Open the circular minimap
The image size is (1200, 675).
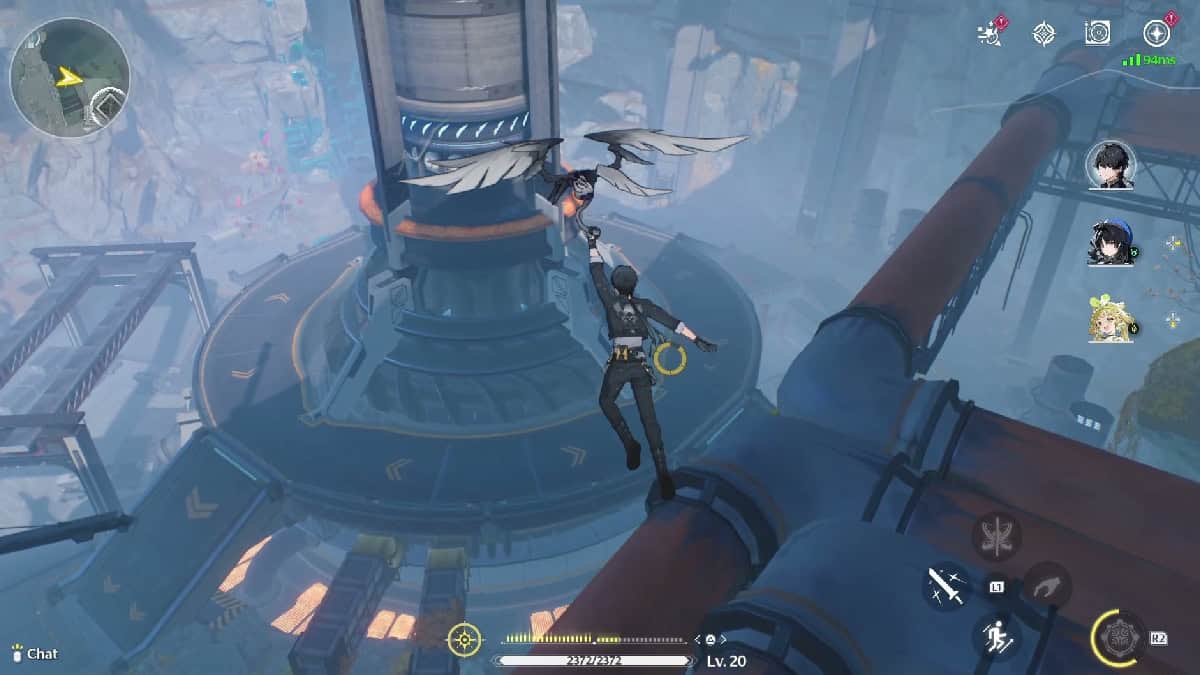click(69, 77)
